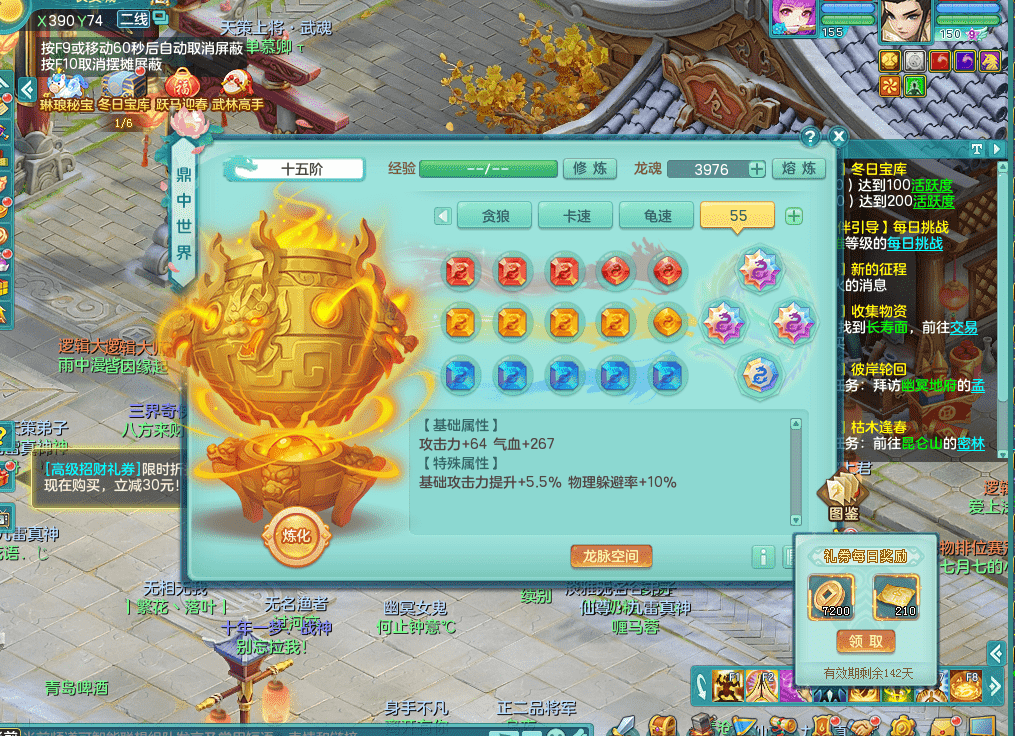Add a new preset with the green plus
1015x736 pixels.
point(794,216)
